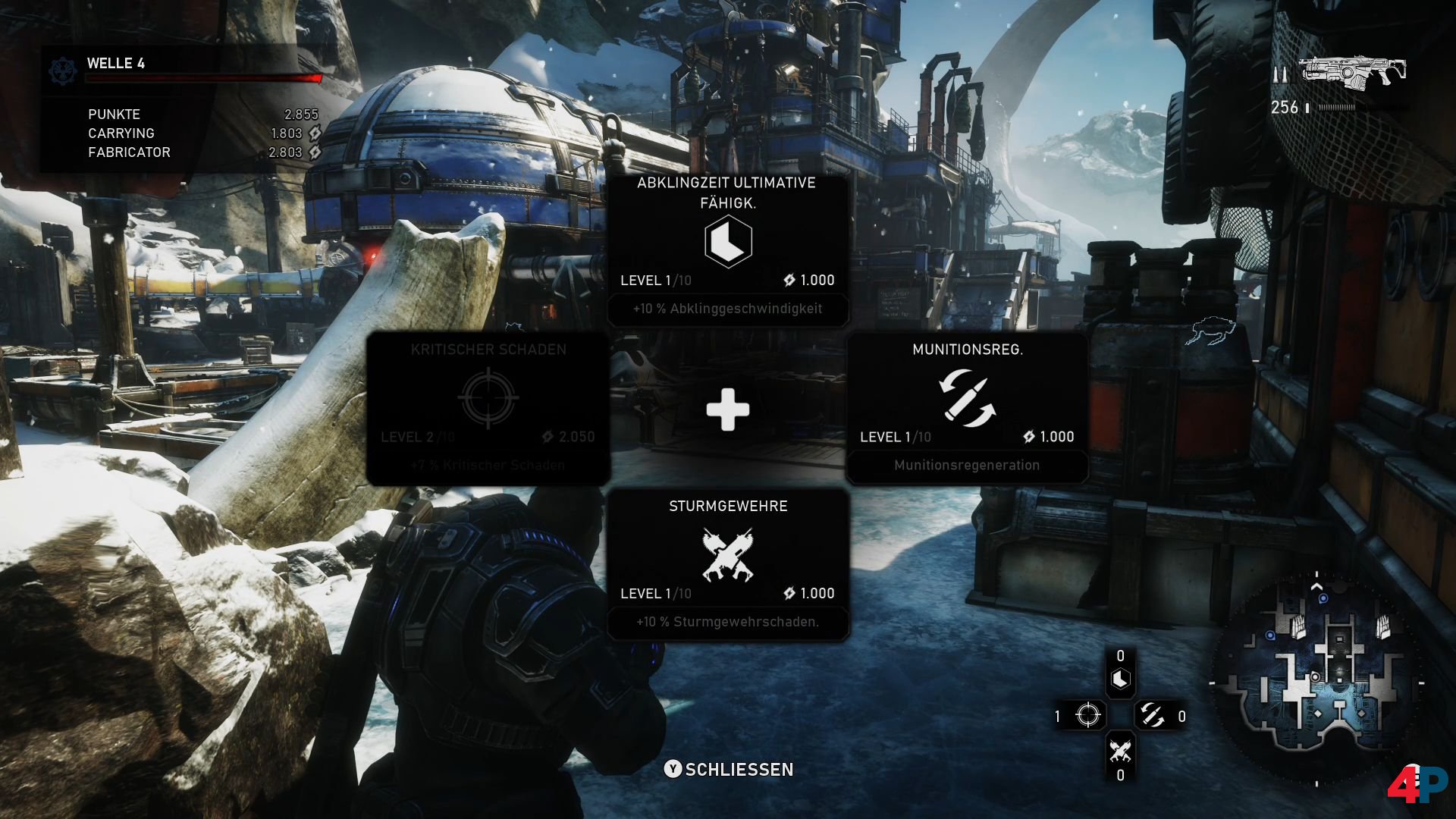Click the cooldown hexagon icon on the HUD

coord(1120,679)
